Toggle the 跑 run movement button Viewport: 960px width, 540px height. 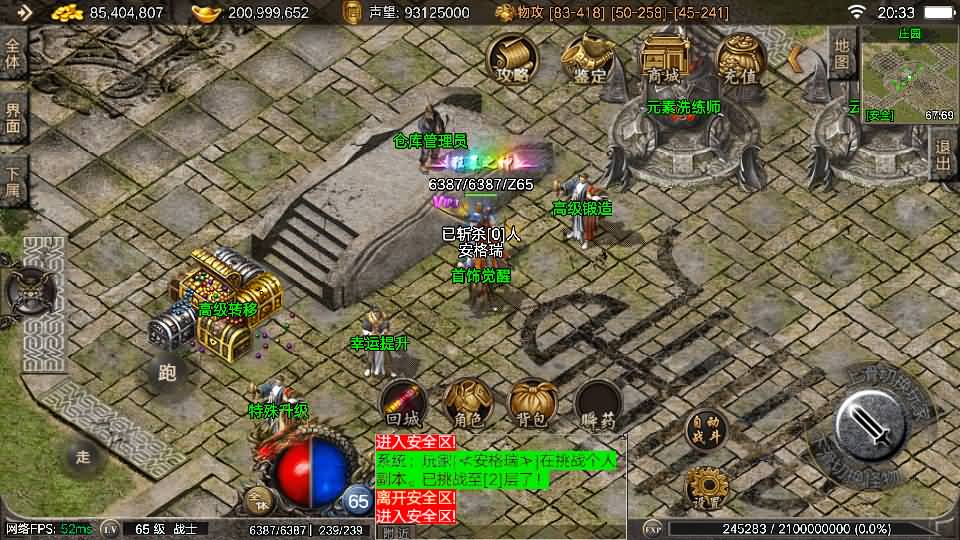[x=167, y=373]
